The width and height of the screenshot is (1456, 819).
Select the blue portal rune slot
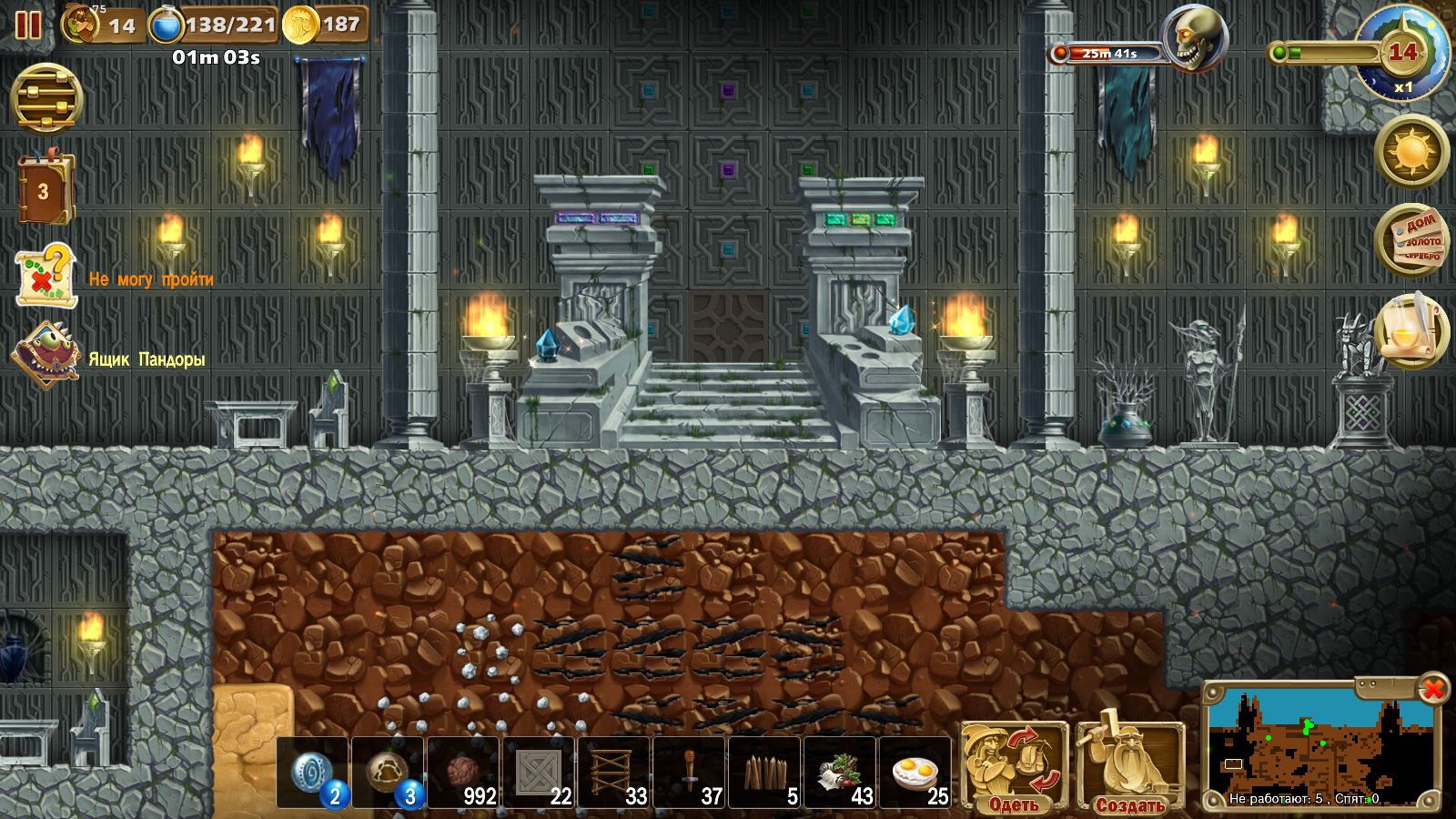(314, 773)
